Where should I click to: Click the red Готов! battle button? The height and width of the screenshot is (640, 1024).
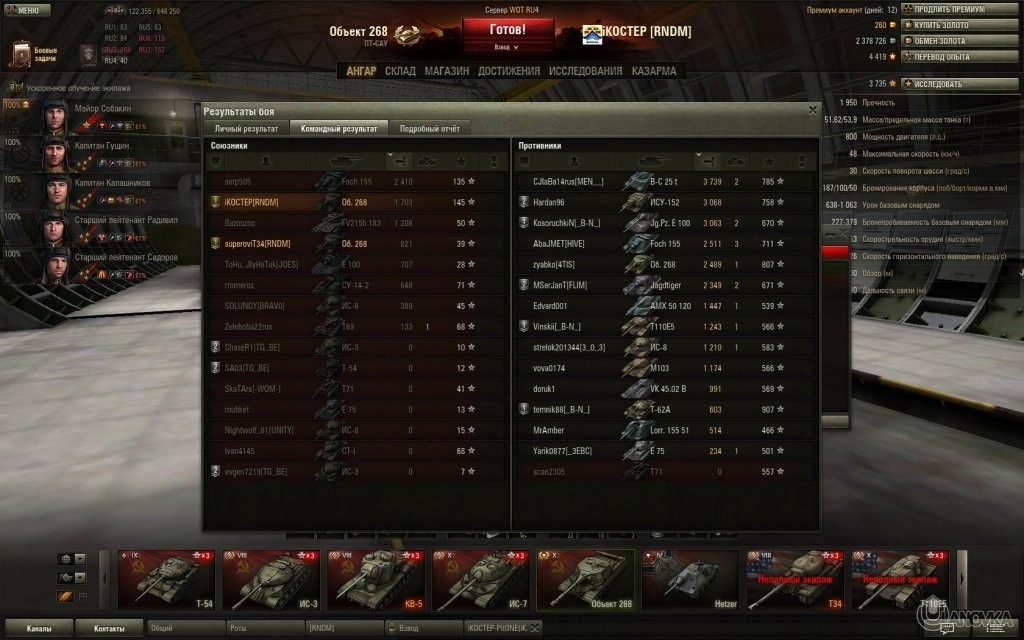[x=507, y=30]
